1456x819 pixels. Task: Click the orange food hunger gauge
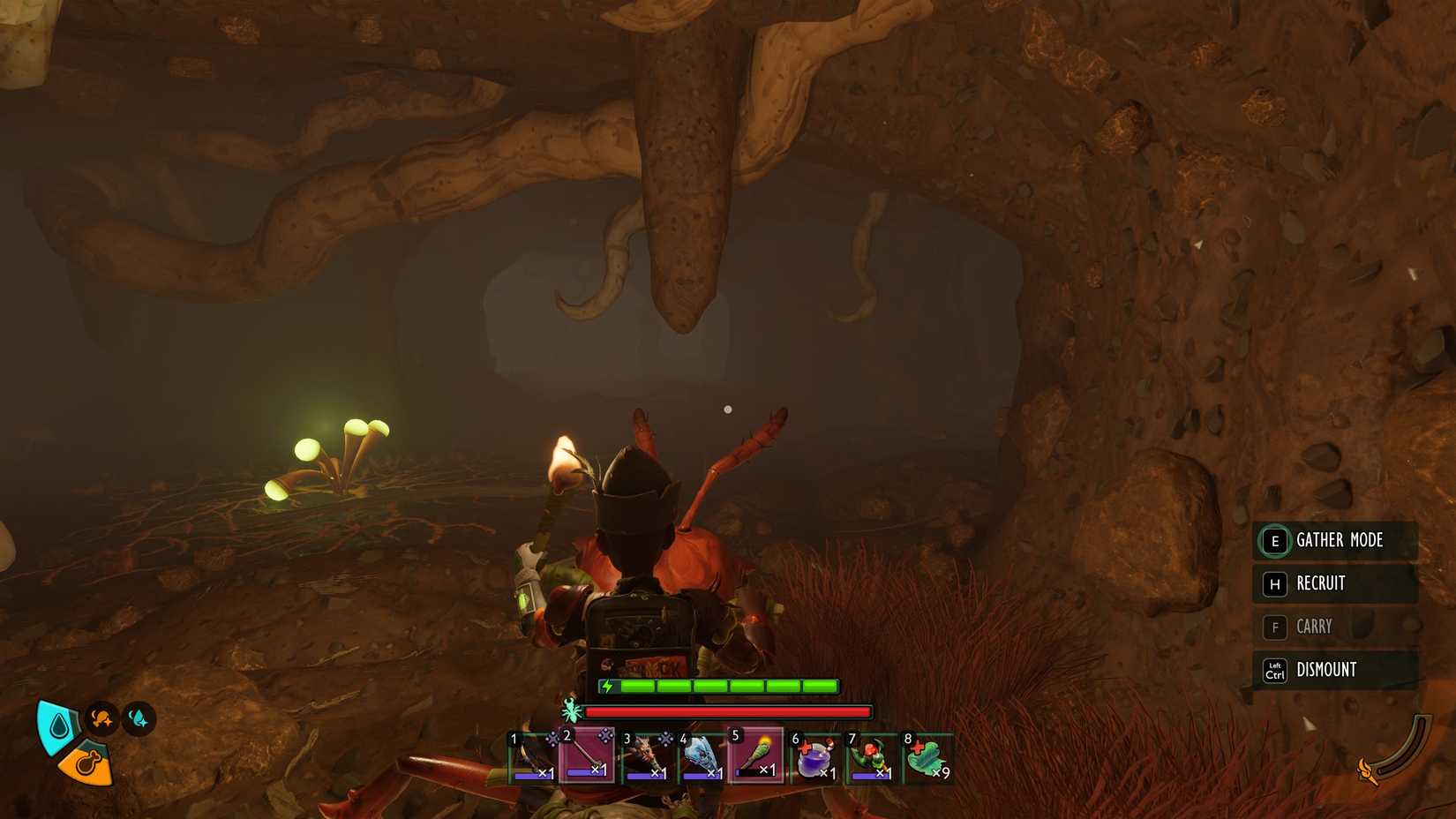pos(86,765)
